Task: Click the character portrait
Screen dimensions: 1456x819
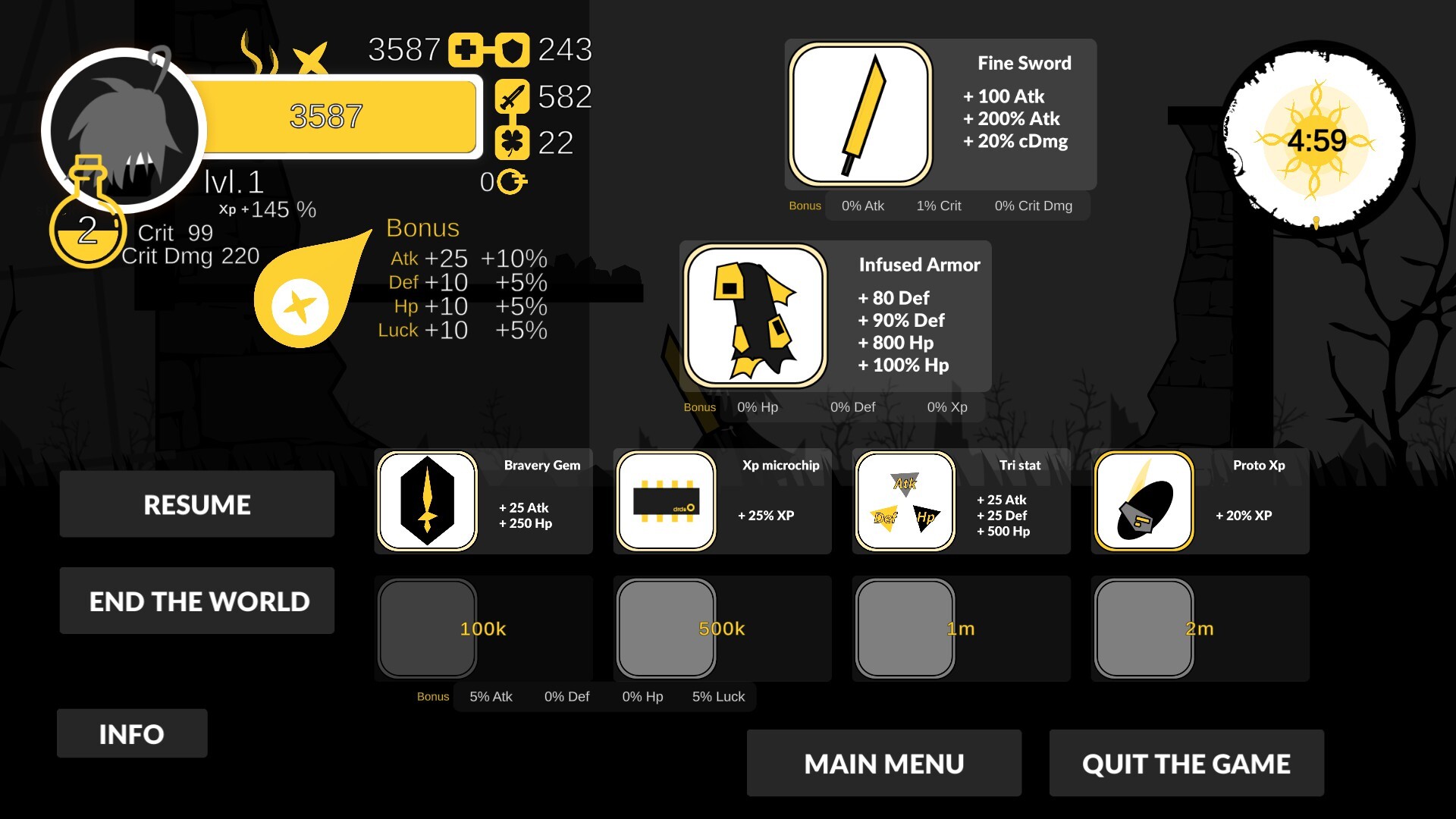Action: pyautogui.click(x=124, y=129)
